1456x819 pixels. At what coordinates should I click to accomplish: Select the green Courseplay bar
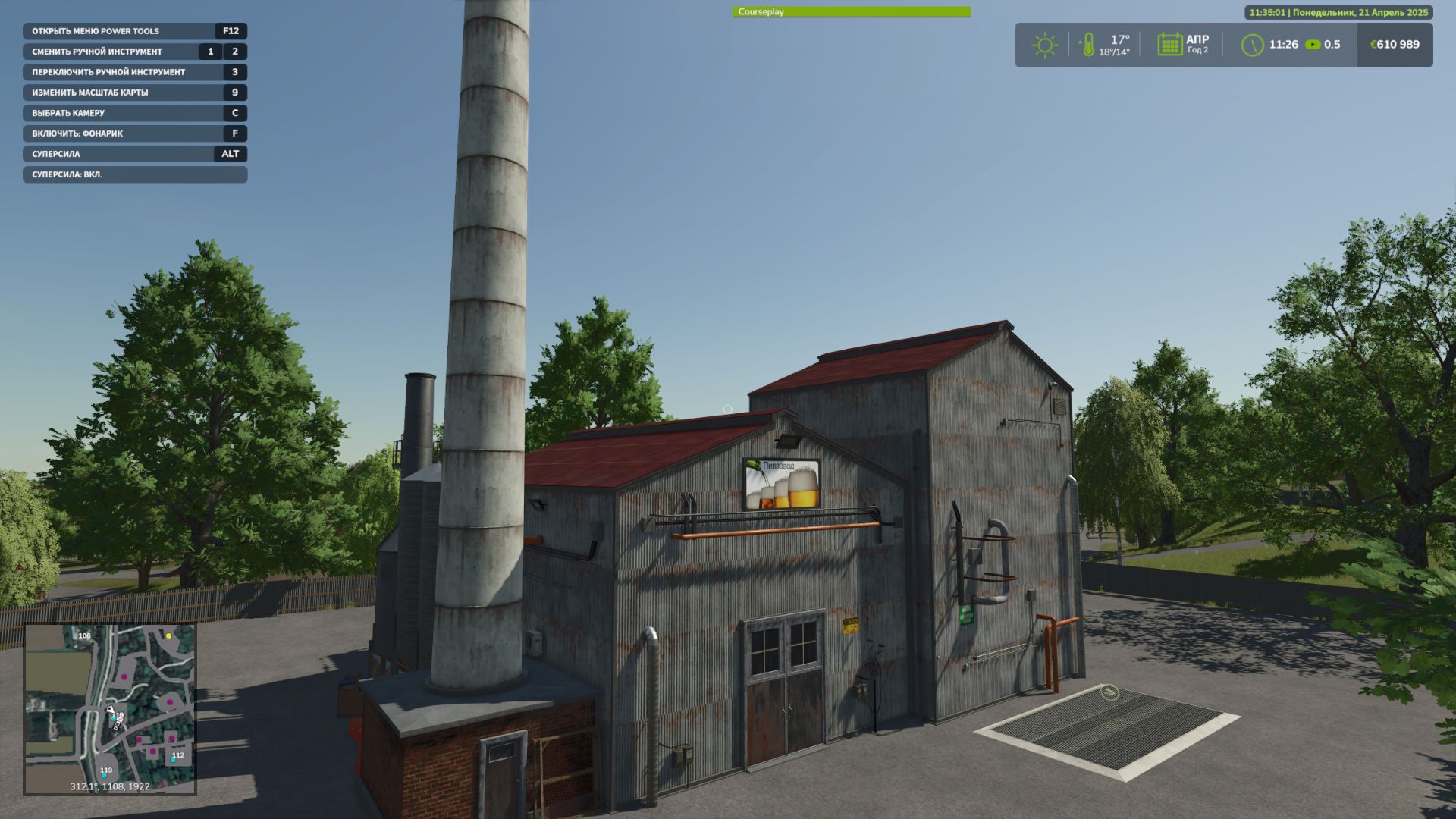pos(851,12)
